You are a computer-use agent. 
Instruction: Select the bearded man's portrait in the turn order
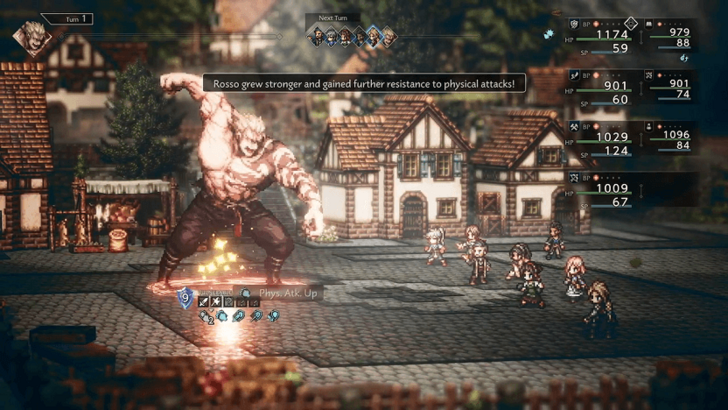pos(315,37)
